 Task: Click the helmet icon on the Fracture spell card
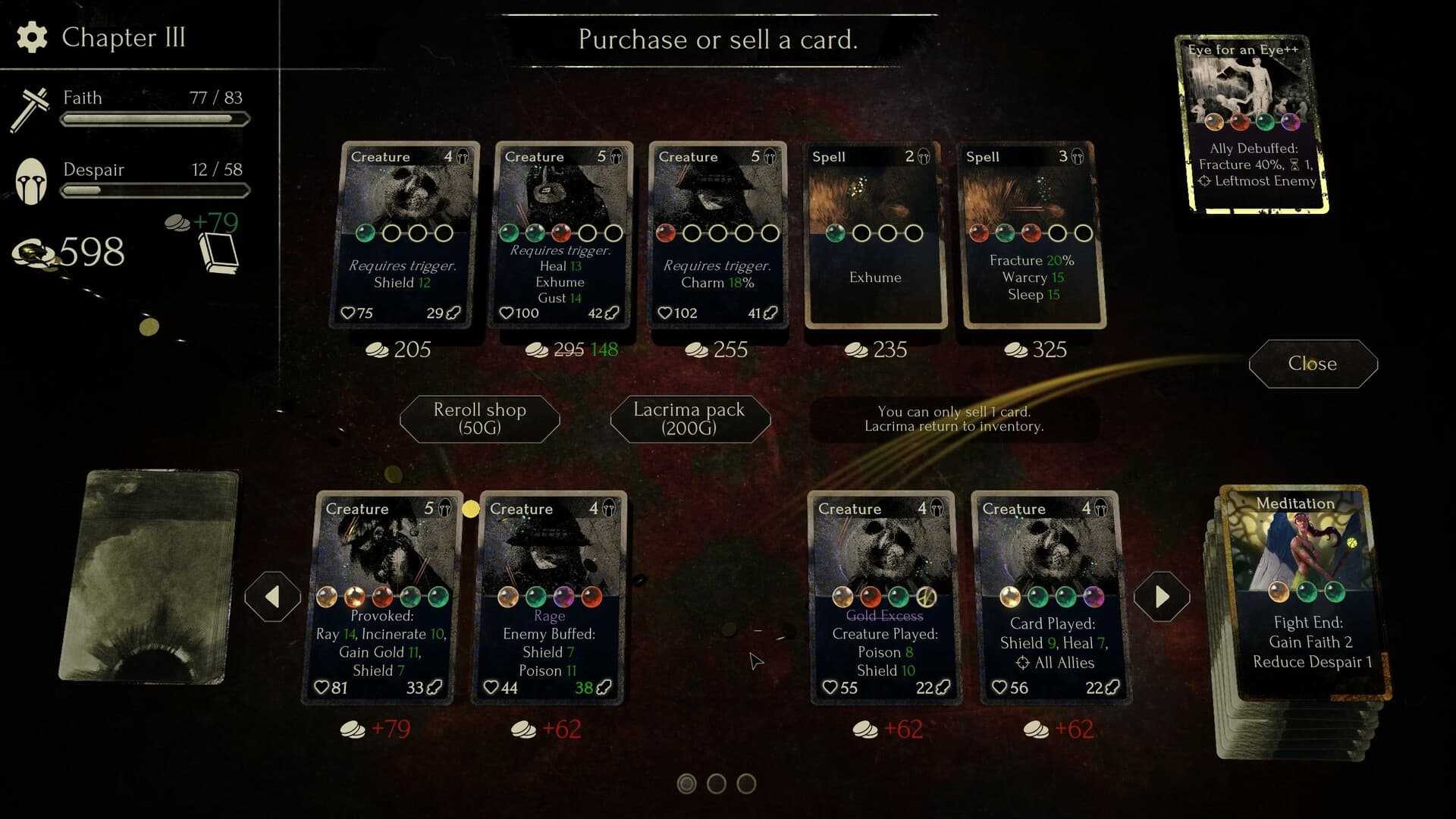point(1076,156)
